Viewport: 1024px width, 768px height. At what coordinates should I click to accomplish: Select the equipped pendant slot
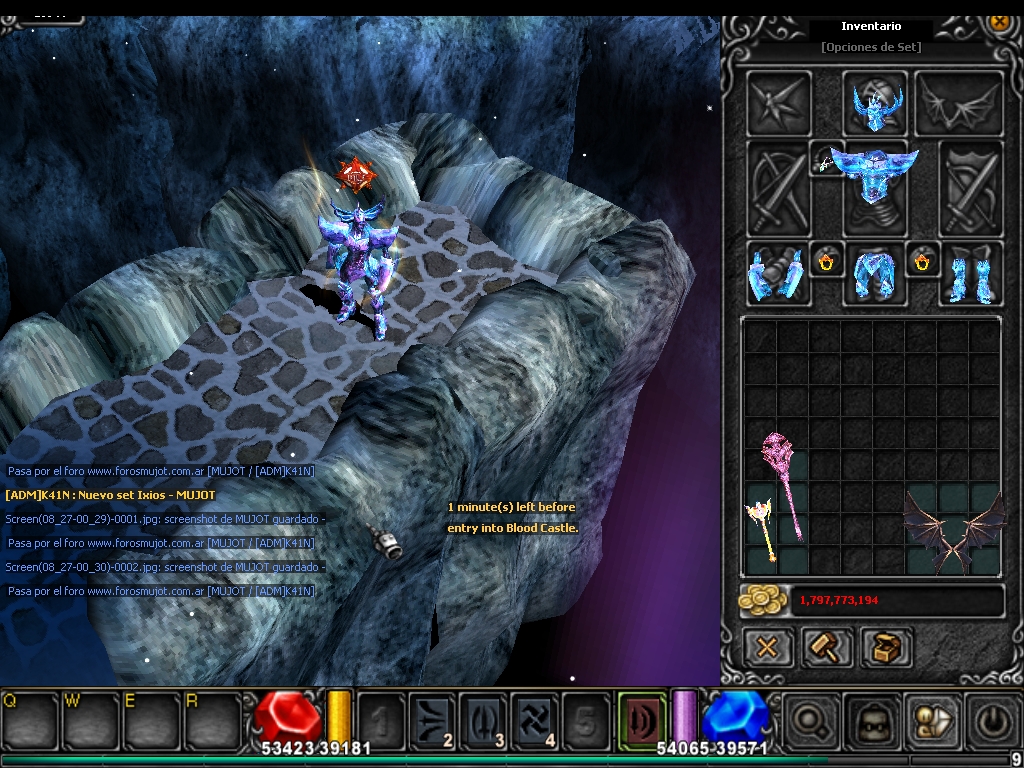point(826,159)
